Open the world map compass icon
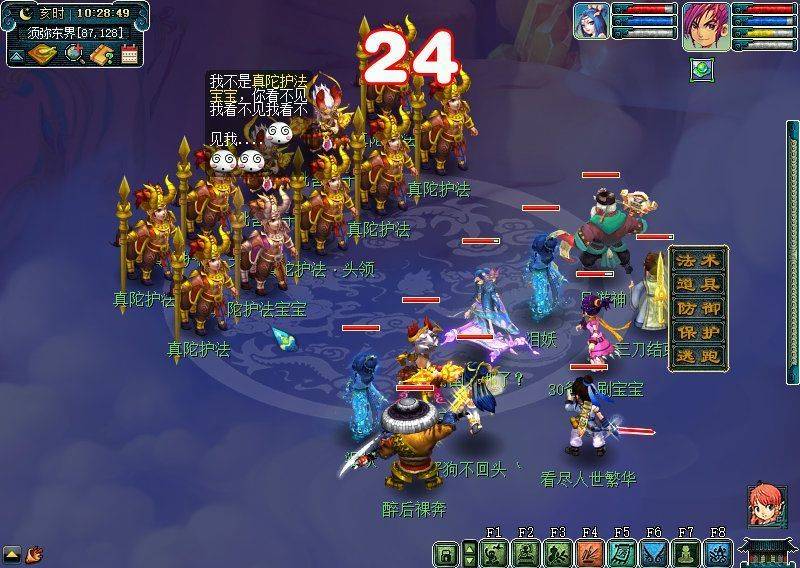The width and height of the screenshot is (800, 568). 44,53
